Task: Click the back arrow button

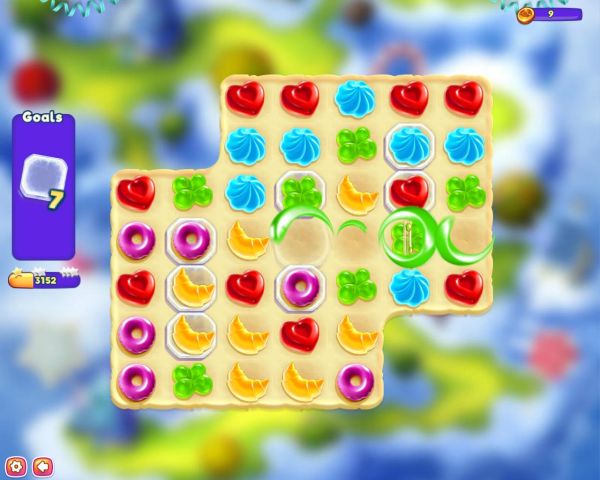Action: click(x=42, y=466)
